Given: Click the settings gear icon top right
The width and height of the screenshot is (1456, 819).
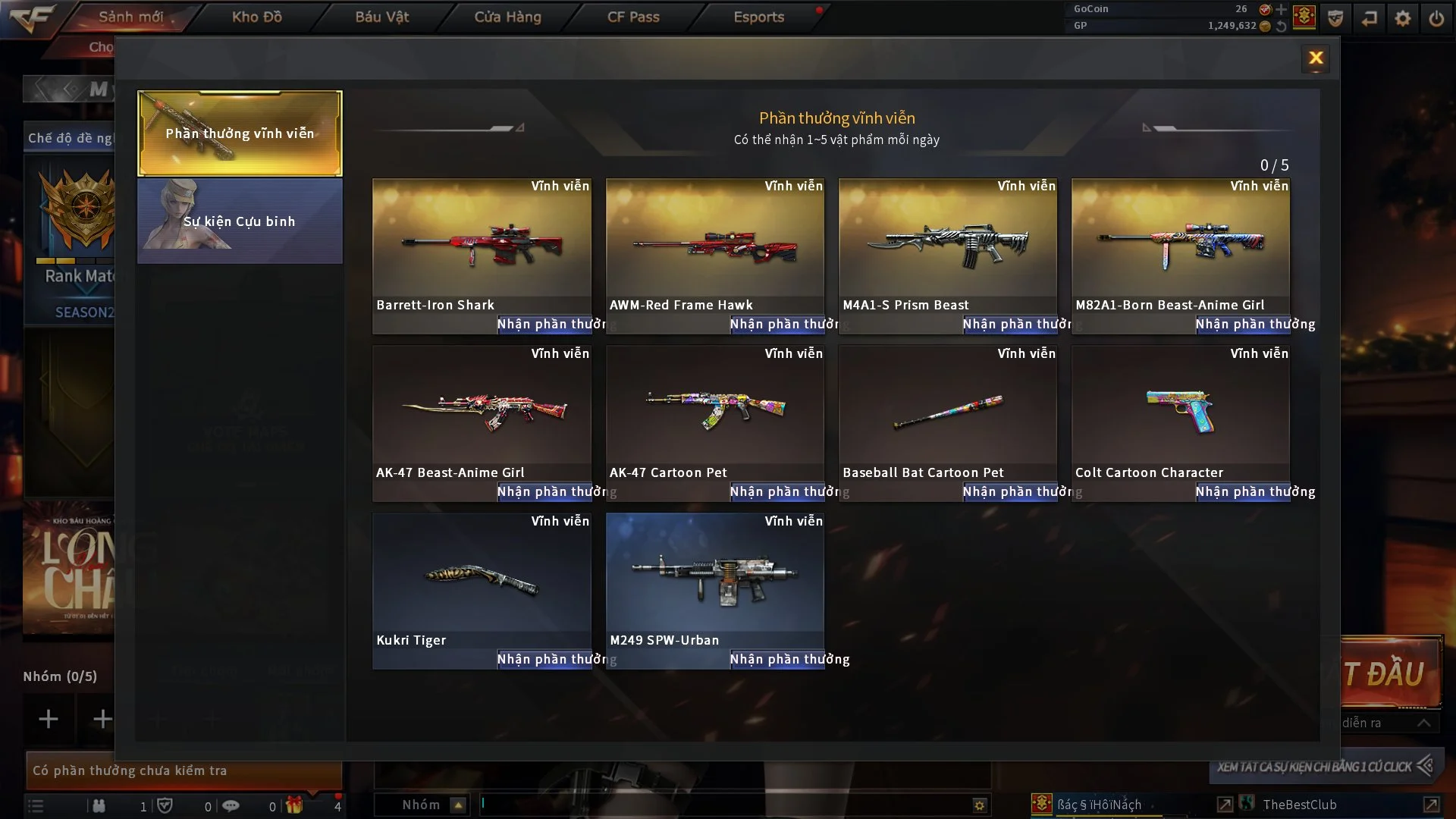Looking at the screenshot, I should (x=1404, y=17).
